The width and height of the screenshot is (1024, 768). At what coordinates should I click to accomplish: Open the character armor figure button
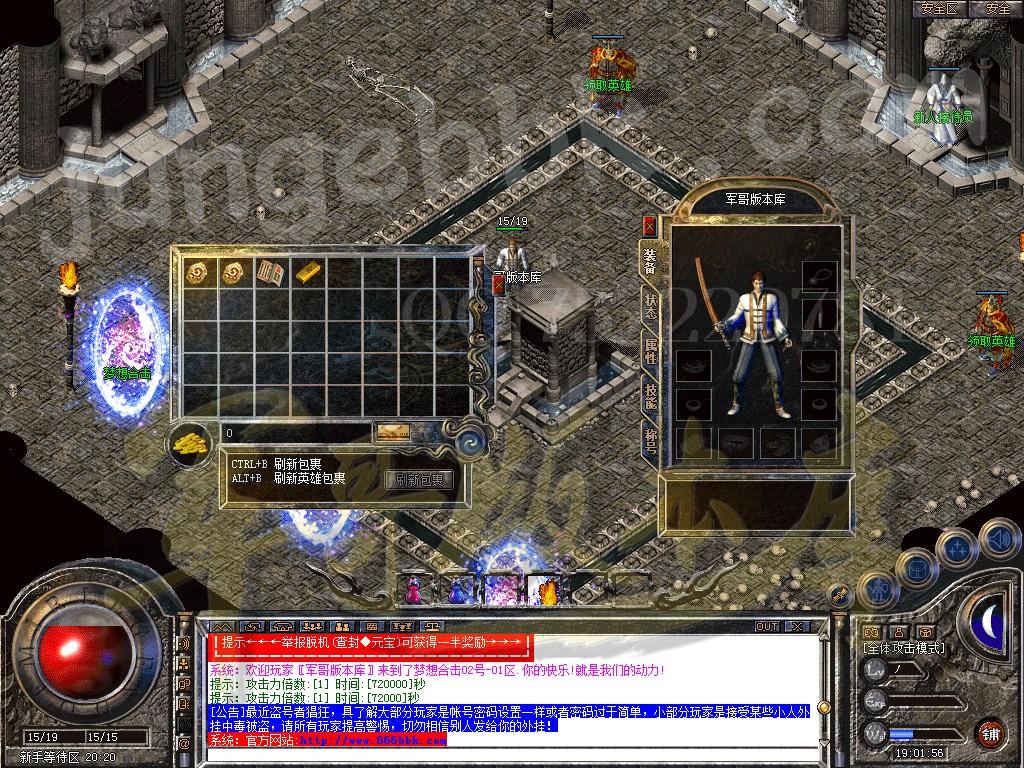(x=877, y=589)
